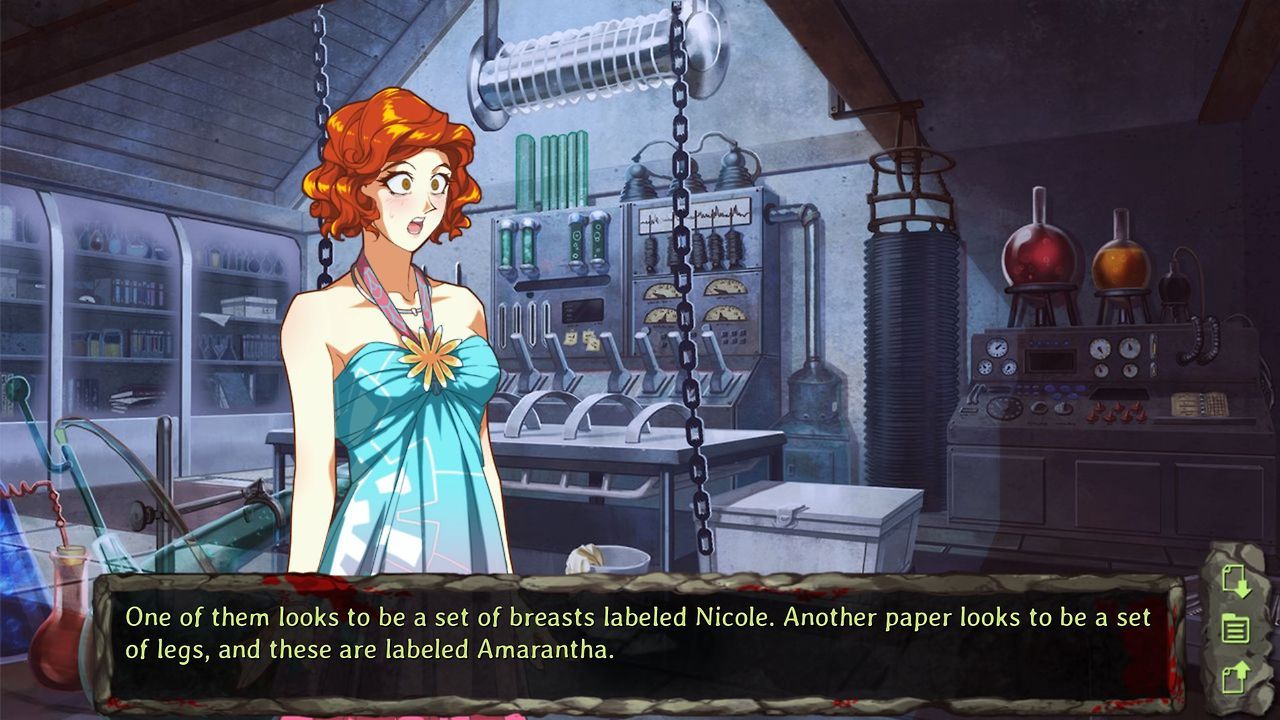1280x720 pixels.
Task: Select the red-haired character sprite
Action: (x=400, y=300)
